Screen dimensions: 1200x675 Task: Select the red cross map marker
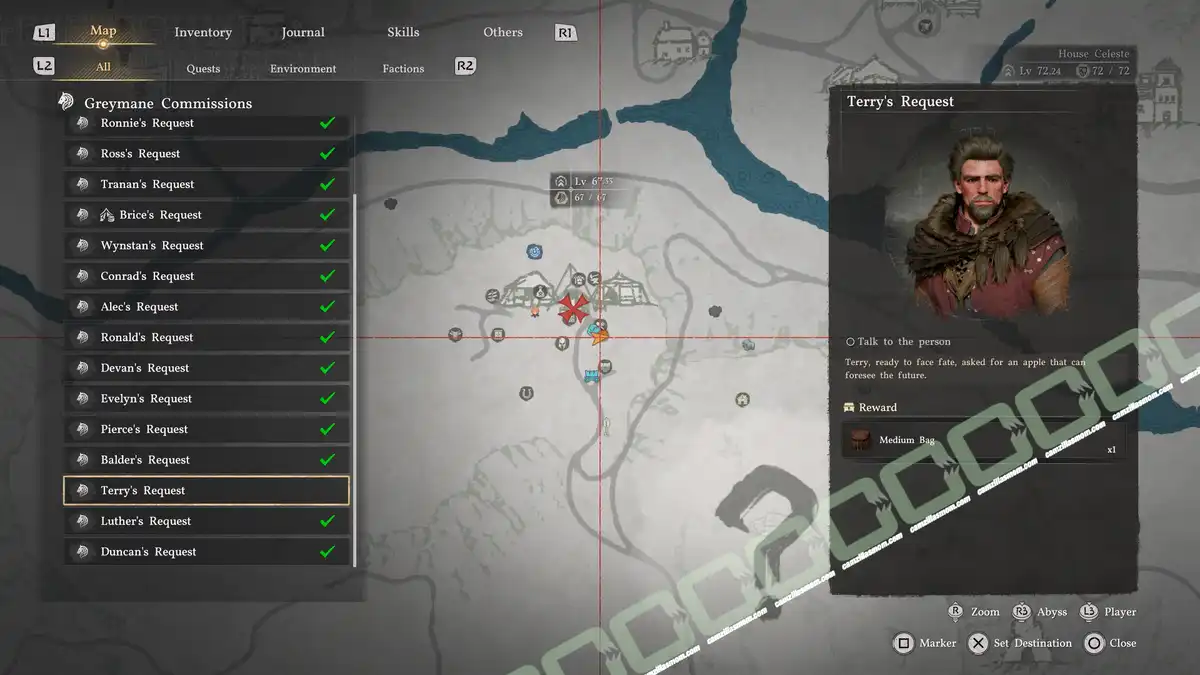tap(573, 309)
